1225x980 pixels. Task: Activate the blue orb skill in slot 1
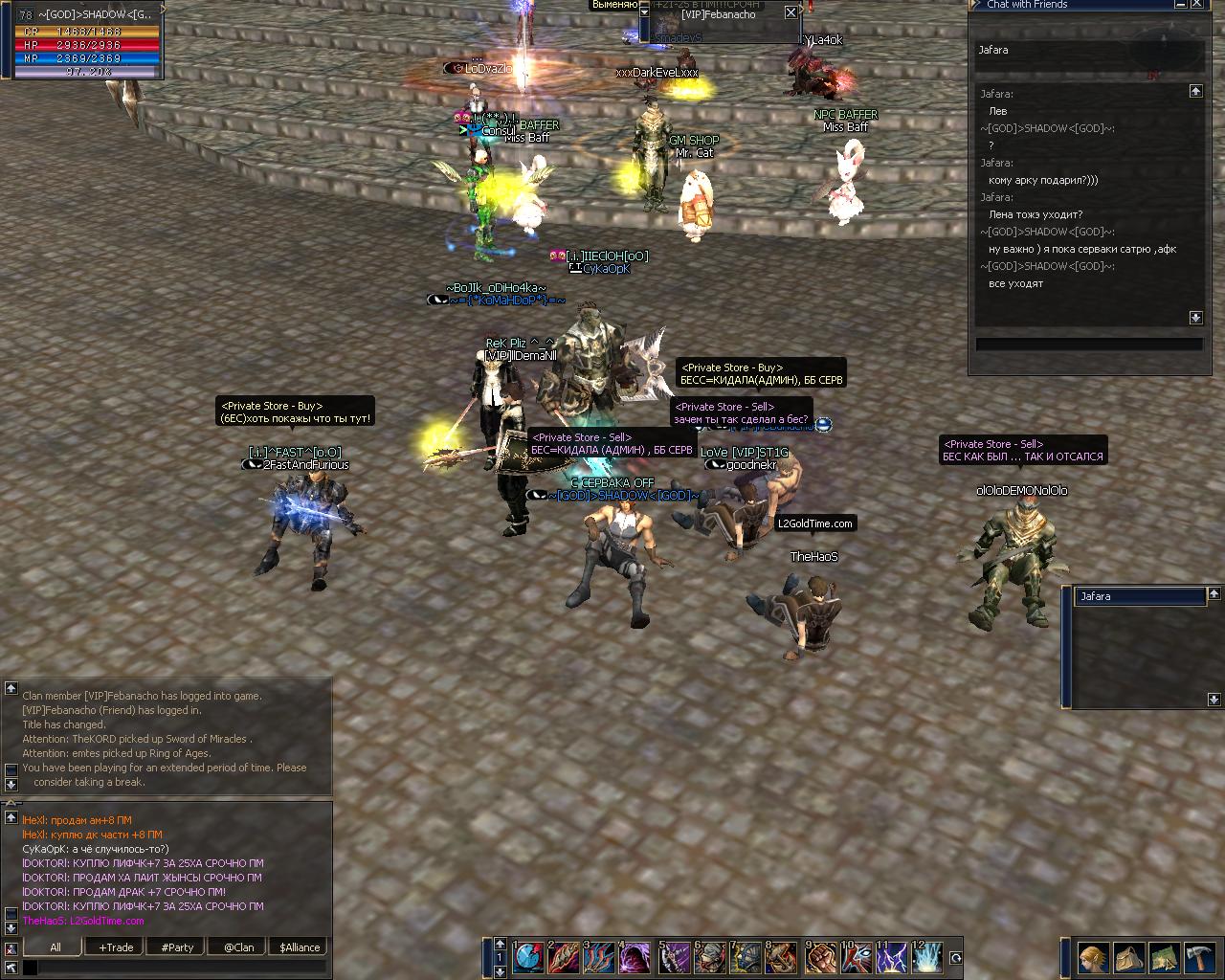[527, 958]
